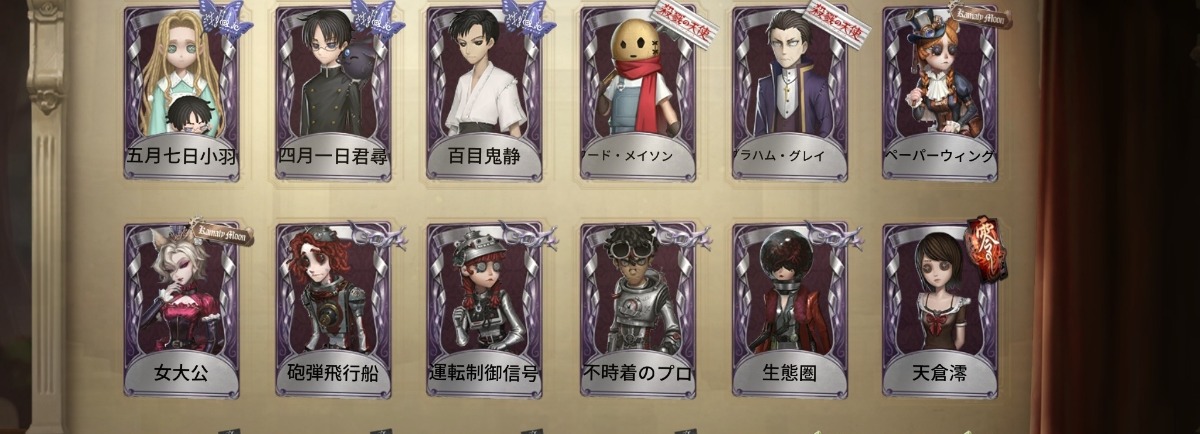Choose the ペーパーウィング costume card
The width and height of the screenshot is (1200, 434).
940,93
